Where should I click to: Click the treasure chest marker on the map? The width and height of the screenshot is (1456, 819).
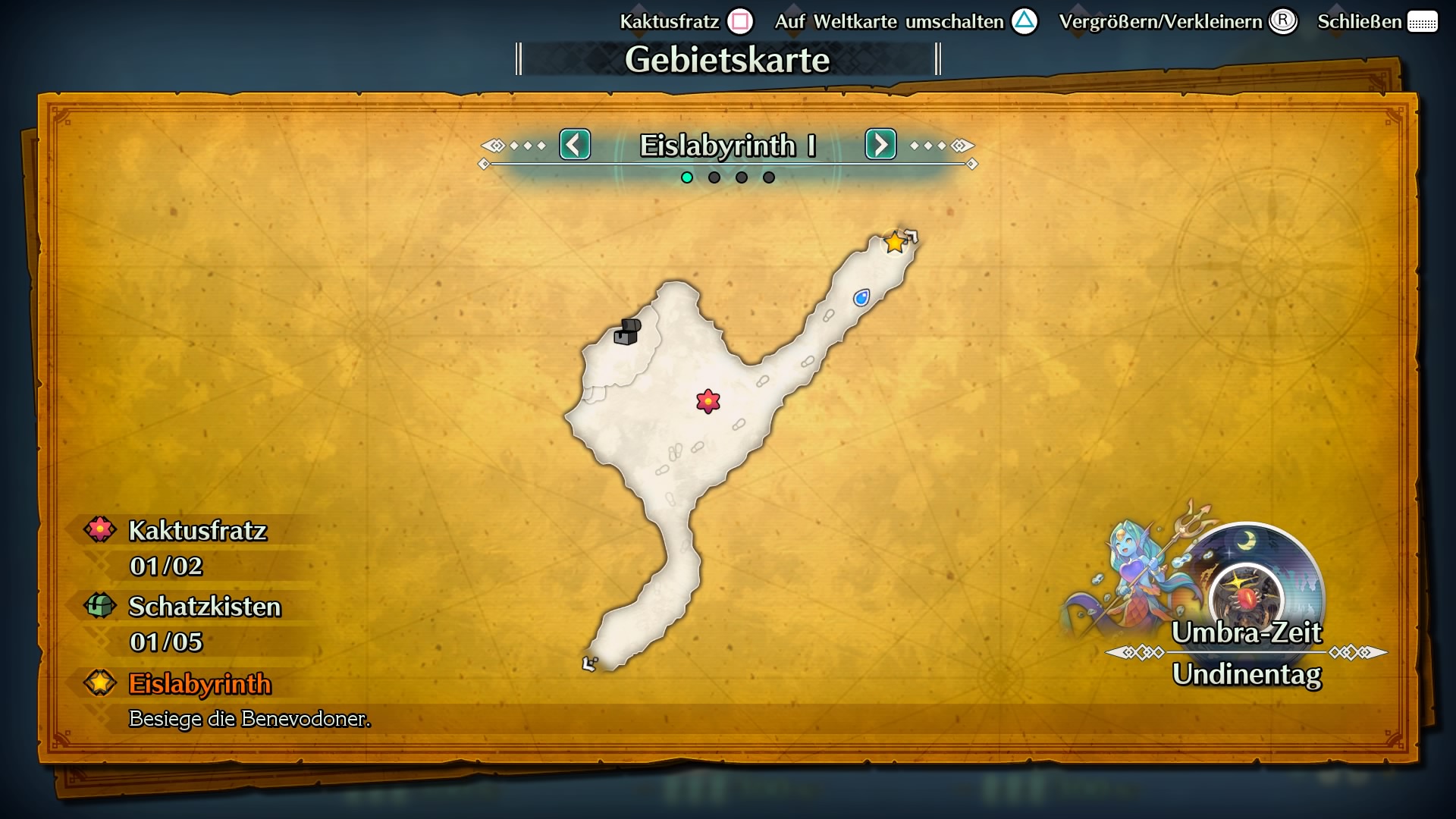click(x=627, y=331)
